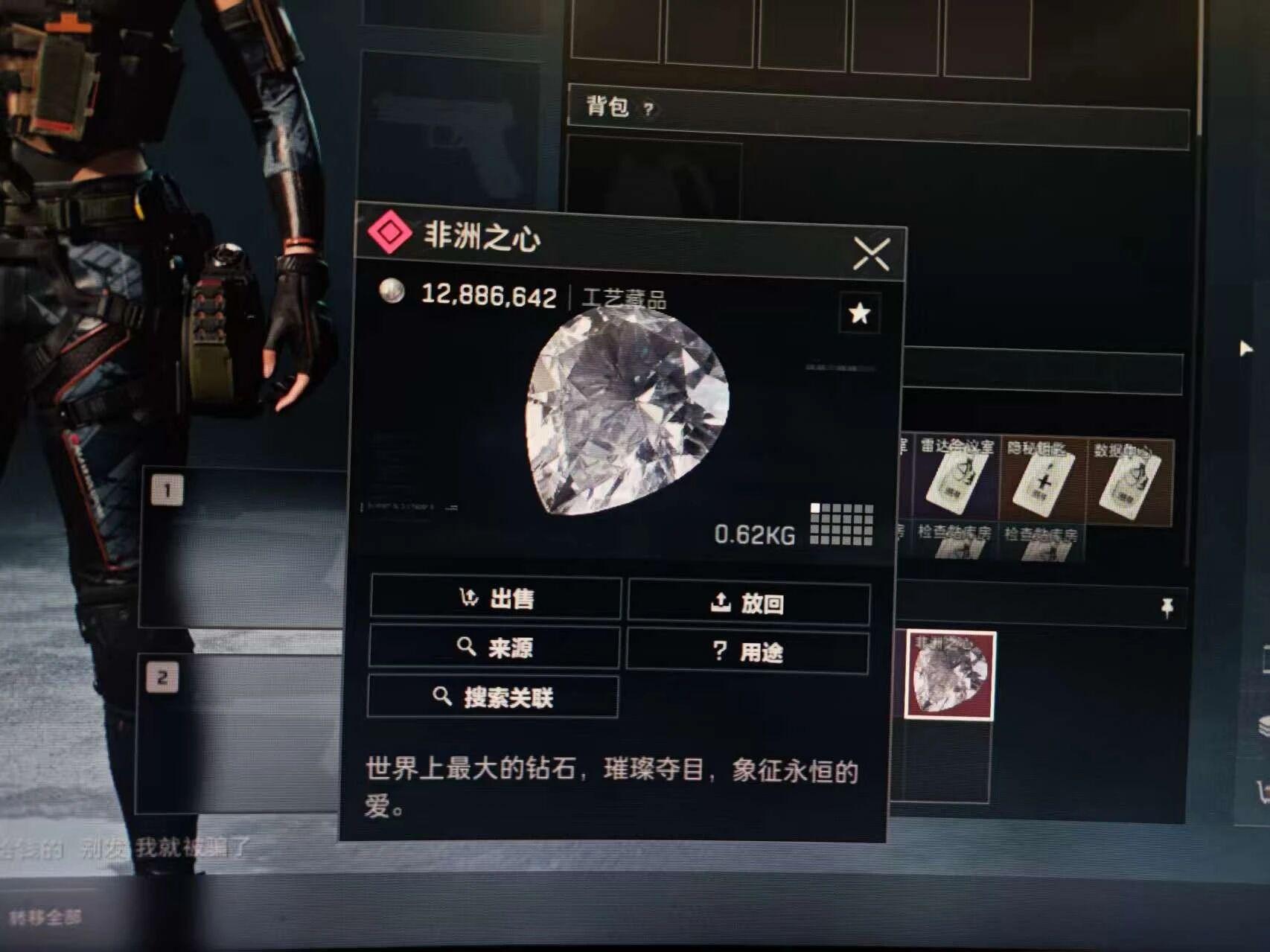Put the item back with 放回

click(748, 602)
